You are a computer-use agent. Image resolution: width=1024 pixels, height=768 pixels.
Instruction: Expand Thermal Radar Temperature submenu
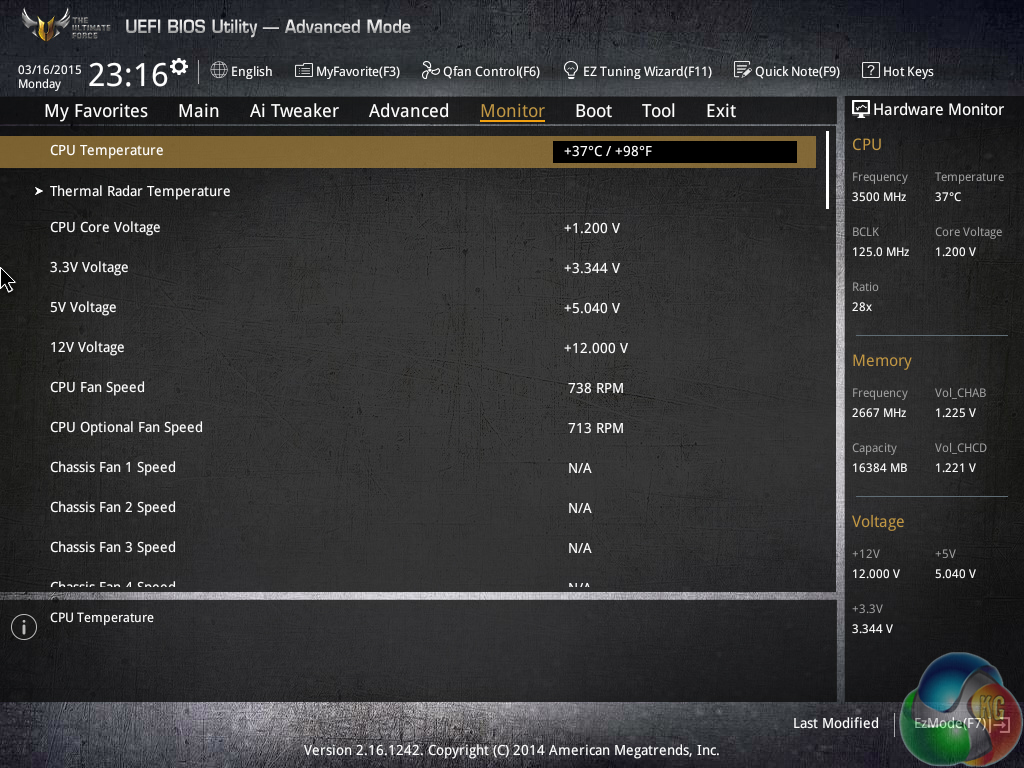pos(140,191)
